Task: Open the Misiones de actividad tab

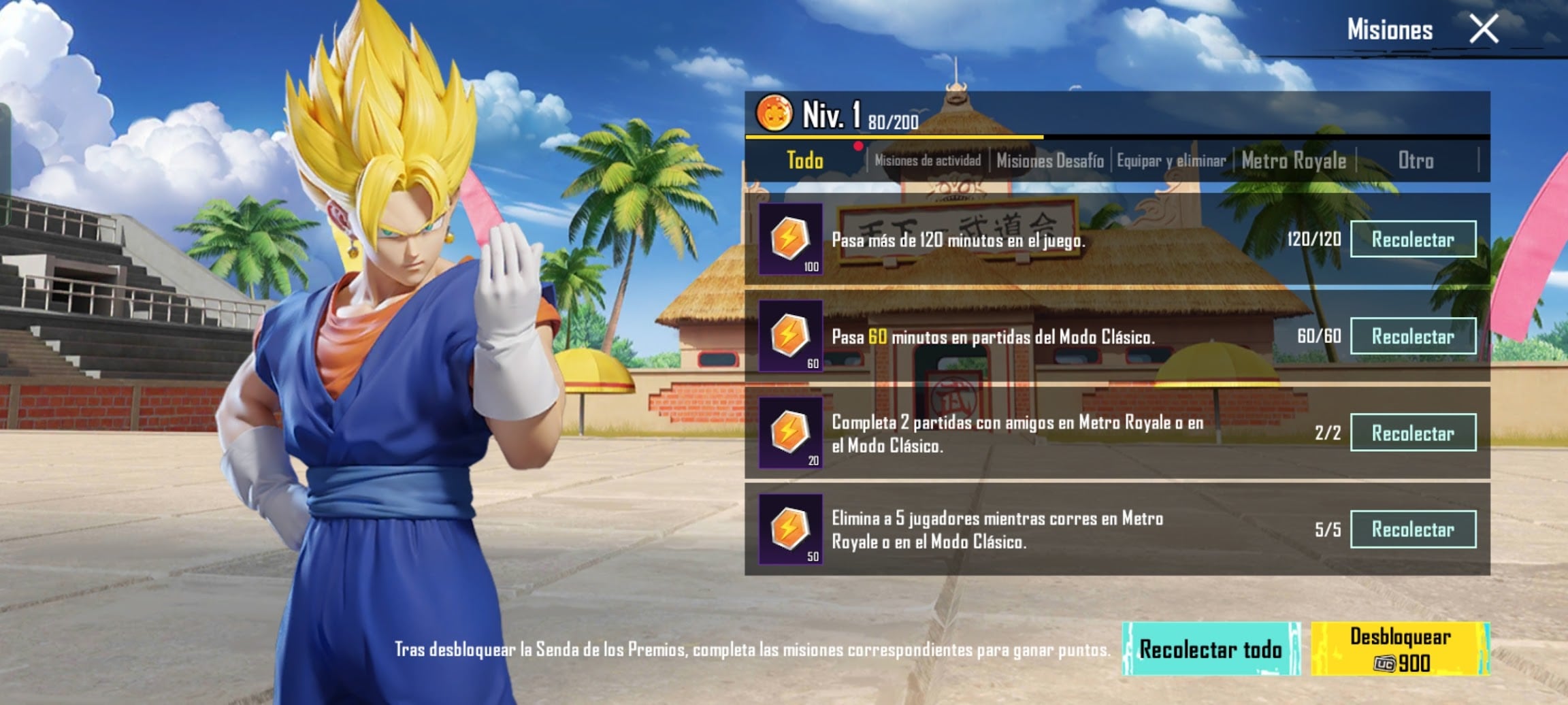Action: (x=928, y=161)
